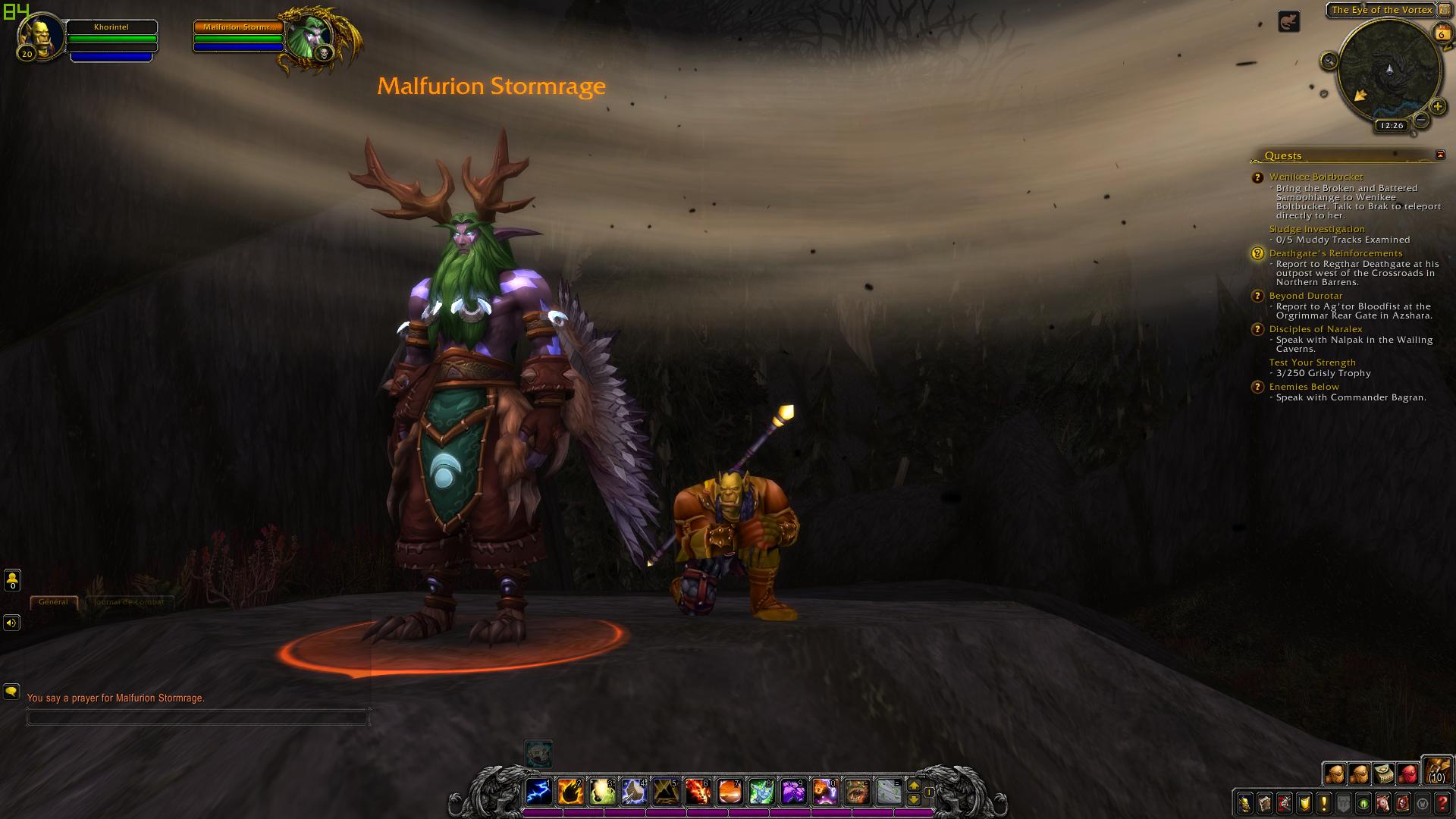Select the Disciples of Naralex quest

pos(1316,329)
